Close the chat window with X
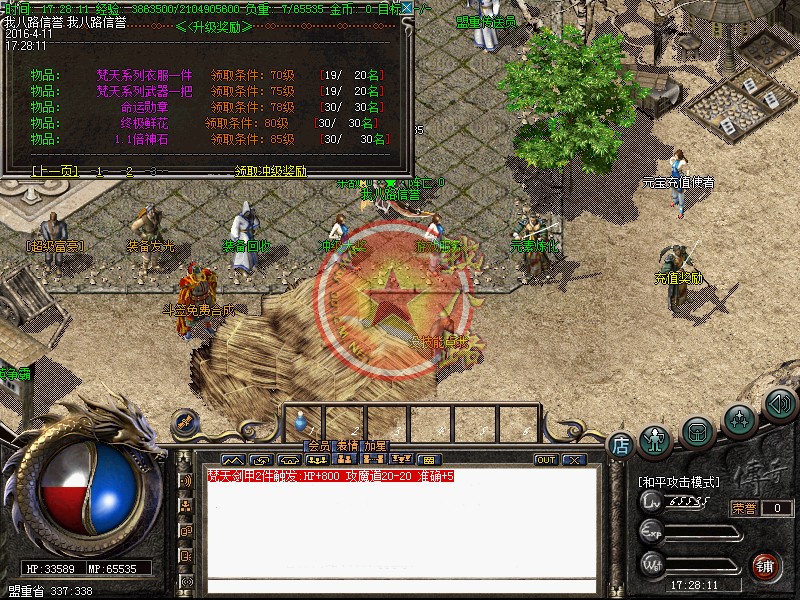This screenshot has height=600, width=800. tap(573, 460)
